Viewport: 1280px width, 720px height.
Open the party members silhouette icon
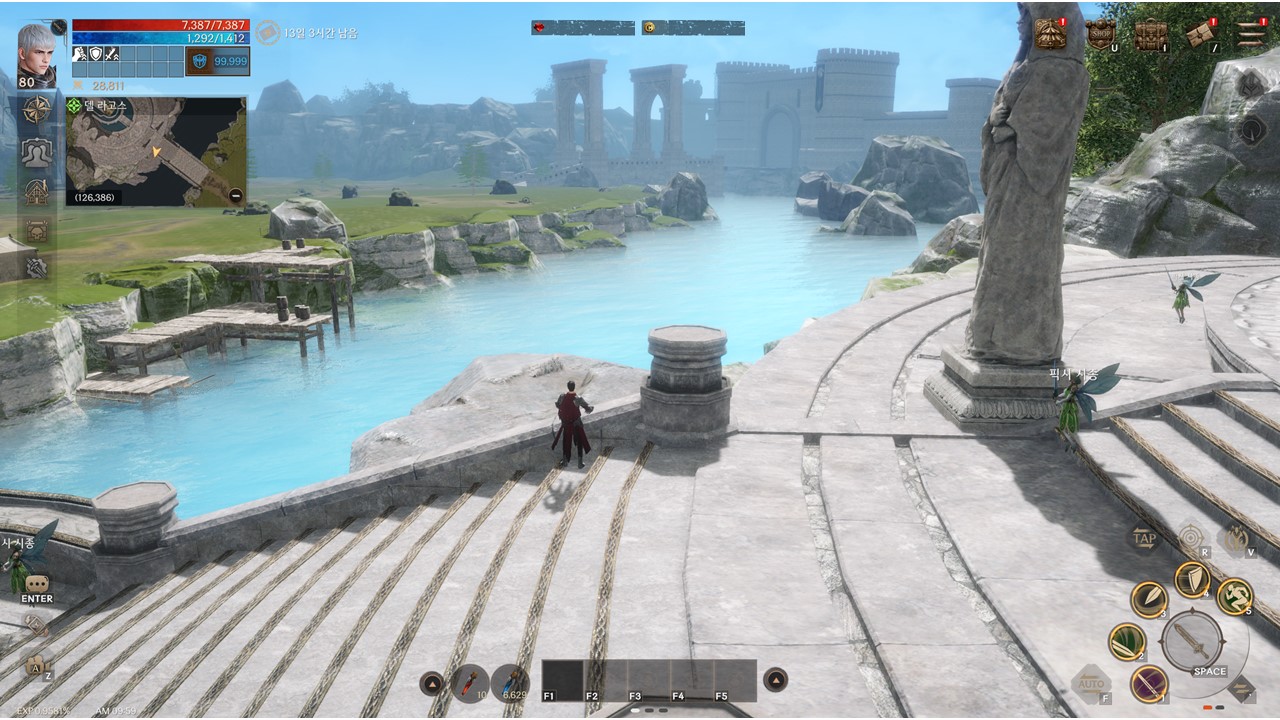[37, 151]
